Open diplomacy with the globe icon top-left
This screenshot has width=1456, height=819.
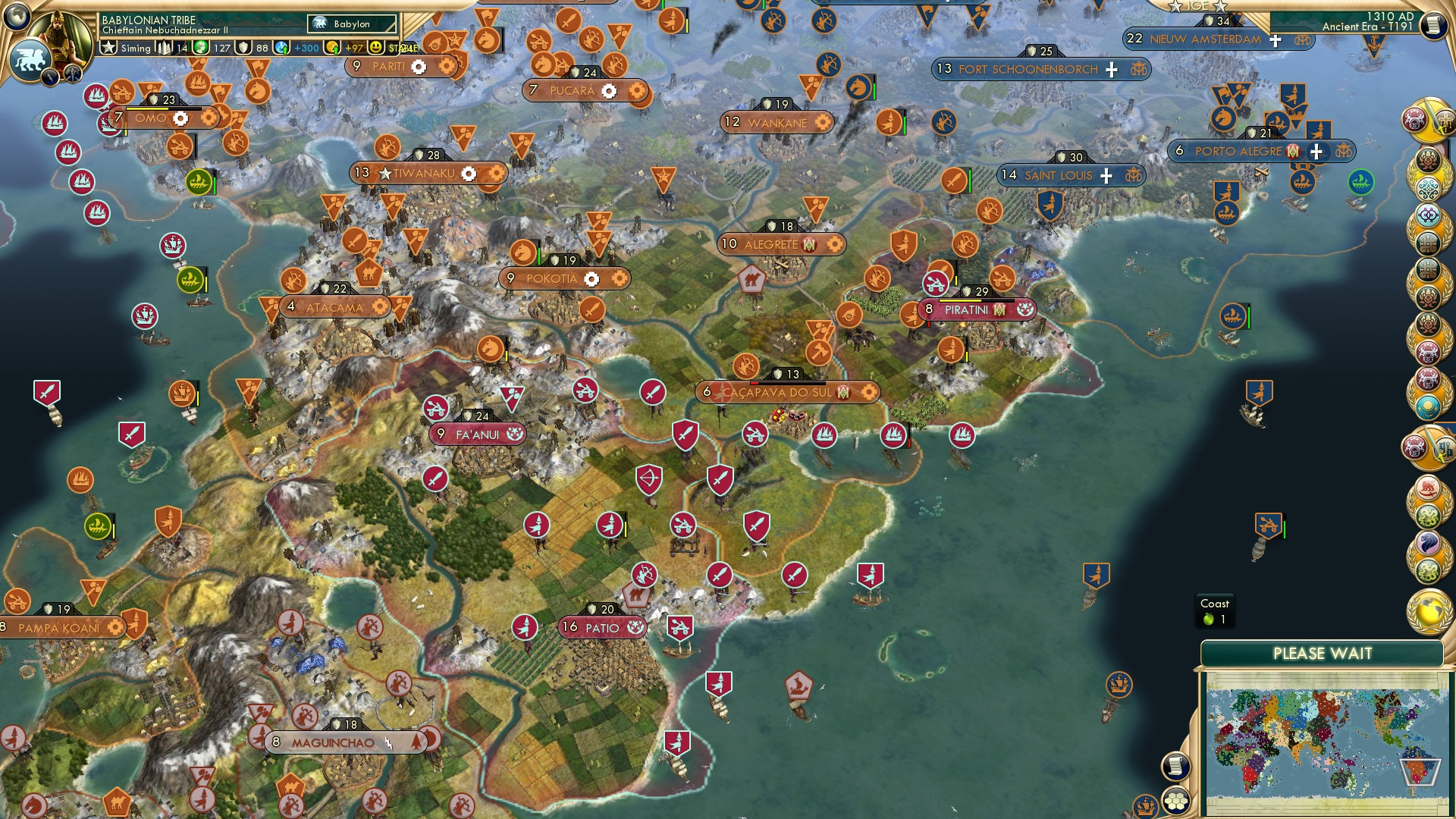[x=16, y=16]
